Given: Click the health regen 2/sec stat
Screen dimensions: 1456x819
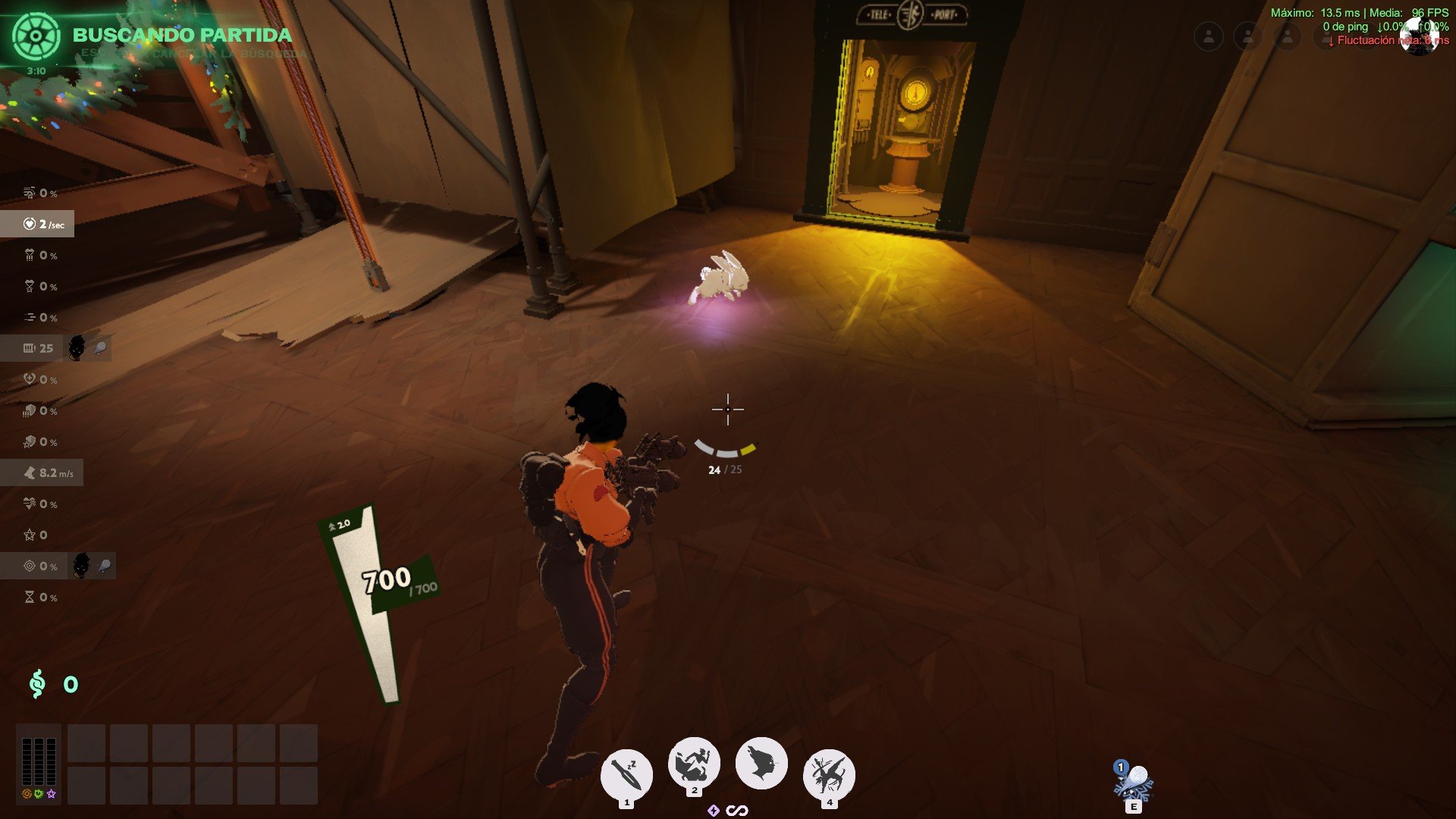Looking at the screenshot, I should (38, 224).
